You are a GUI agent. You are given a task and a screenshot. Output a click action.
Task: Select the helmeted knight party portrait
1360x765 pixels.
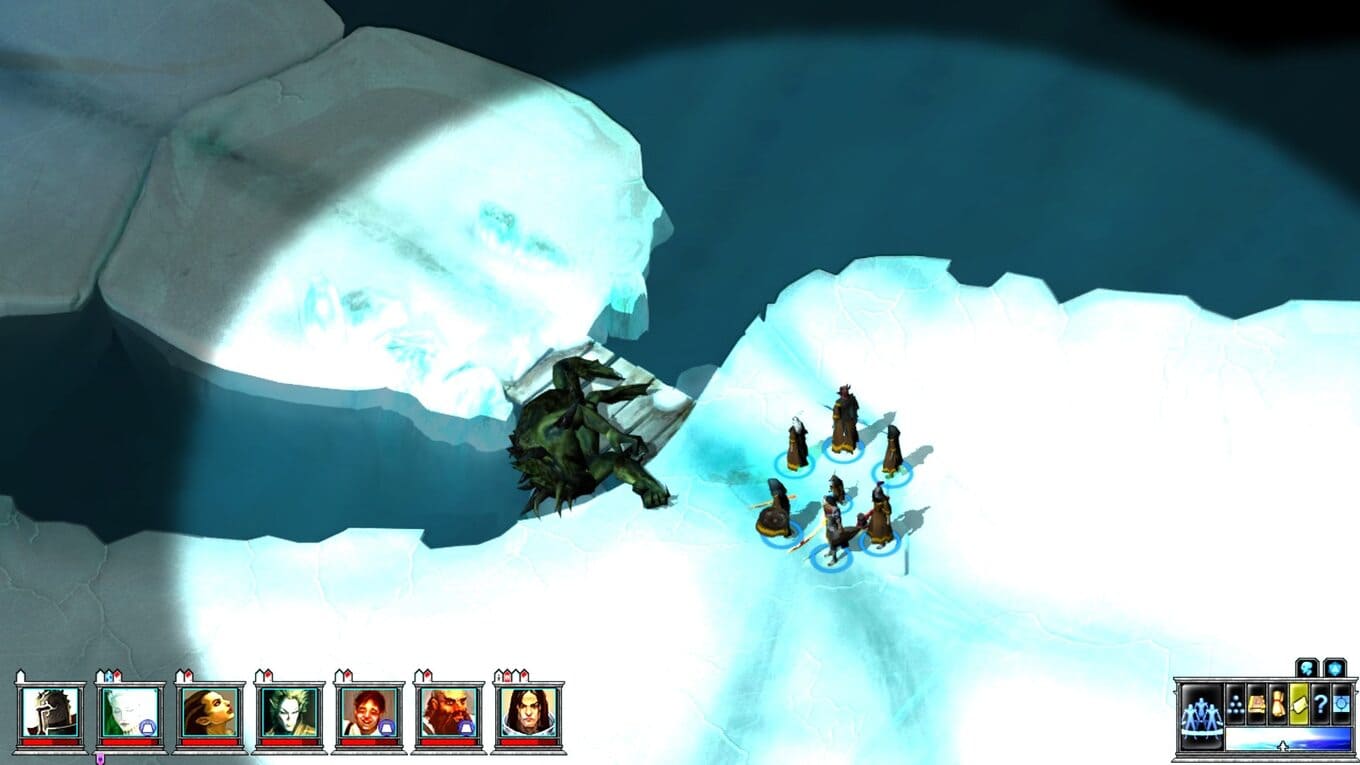(50, 713)
